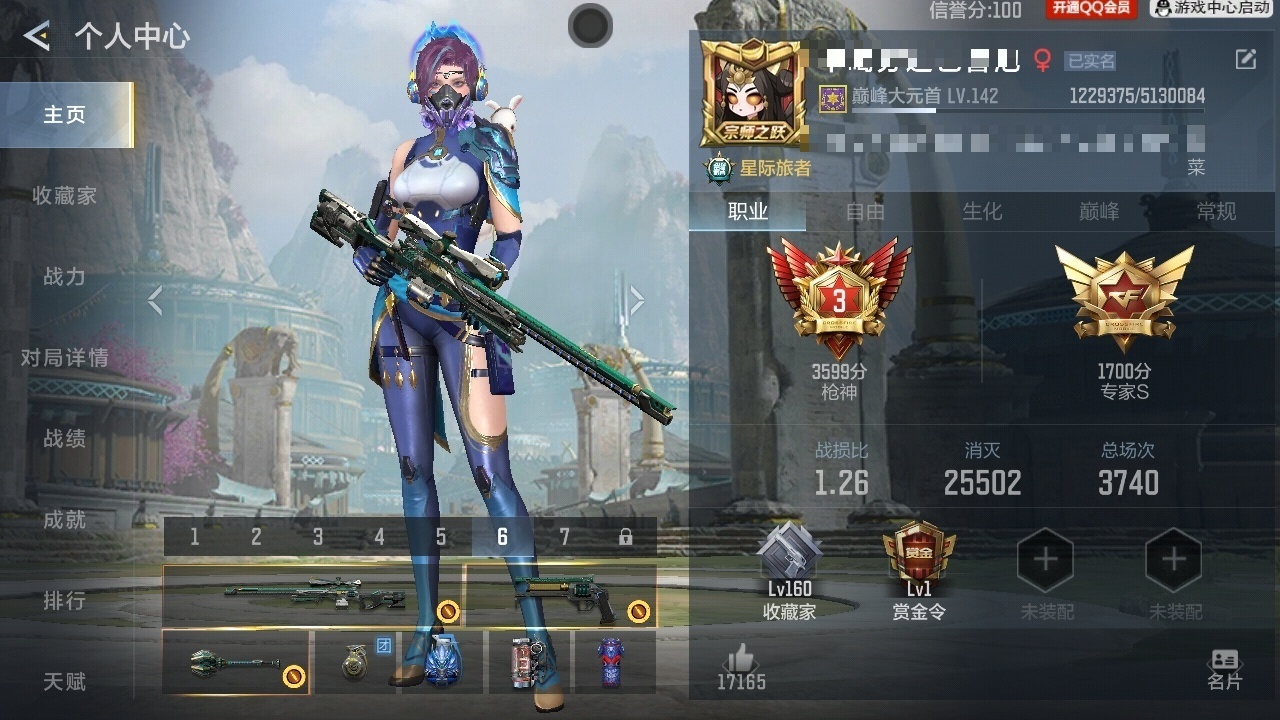Show the 战绩 records page
Viewport: 1280px width, 720px height.
65,439
